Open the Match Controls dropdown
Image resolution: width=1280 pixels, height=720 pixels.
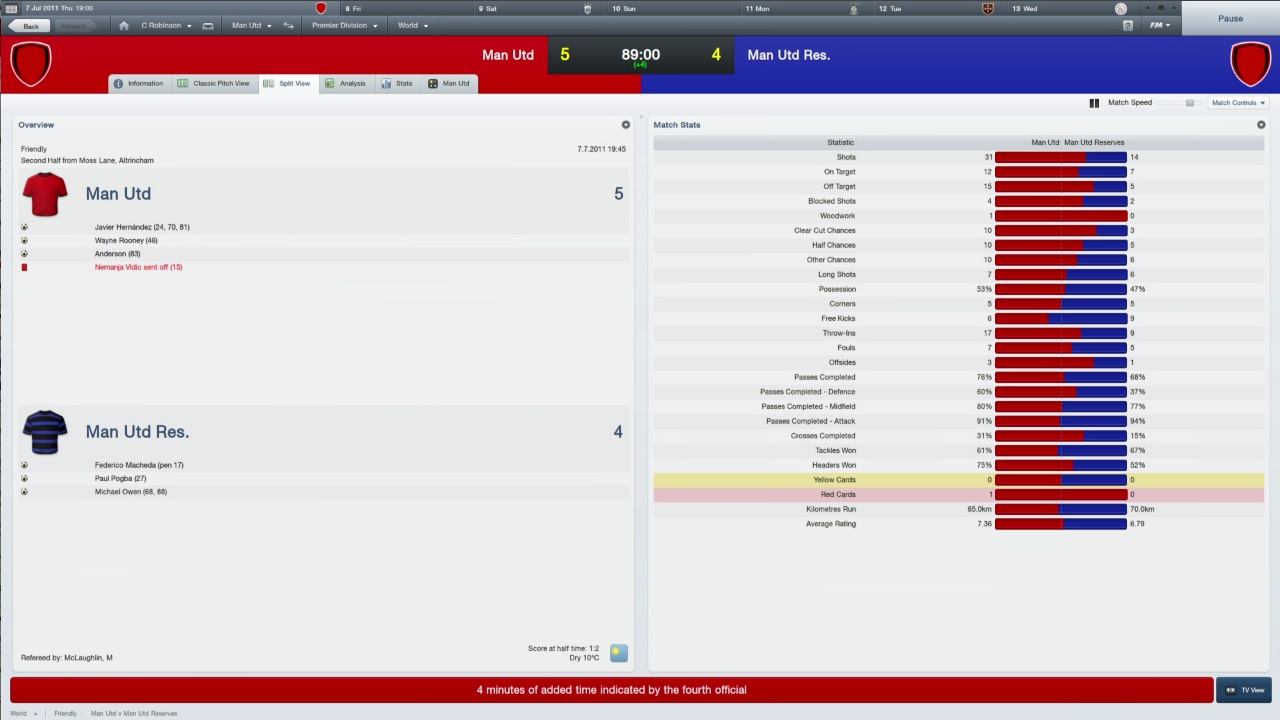[x=1238, y=102]
